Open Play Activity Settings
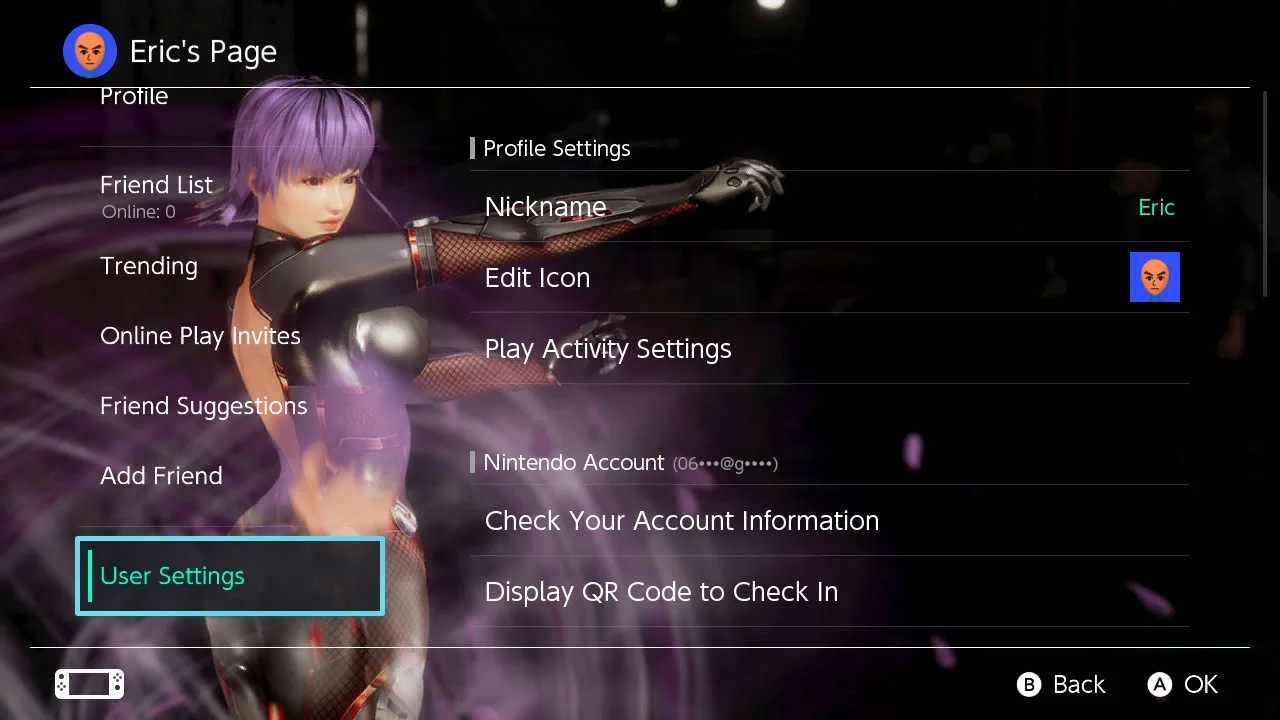The height and width of the screenshot is (720, 1280). point(607,349)
